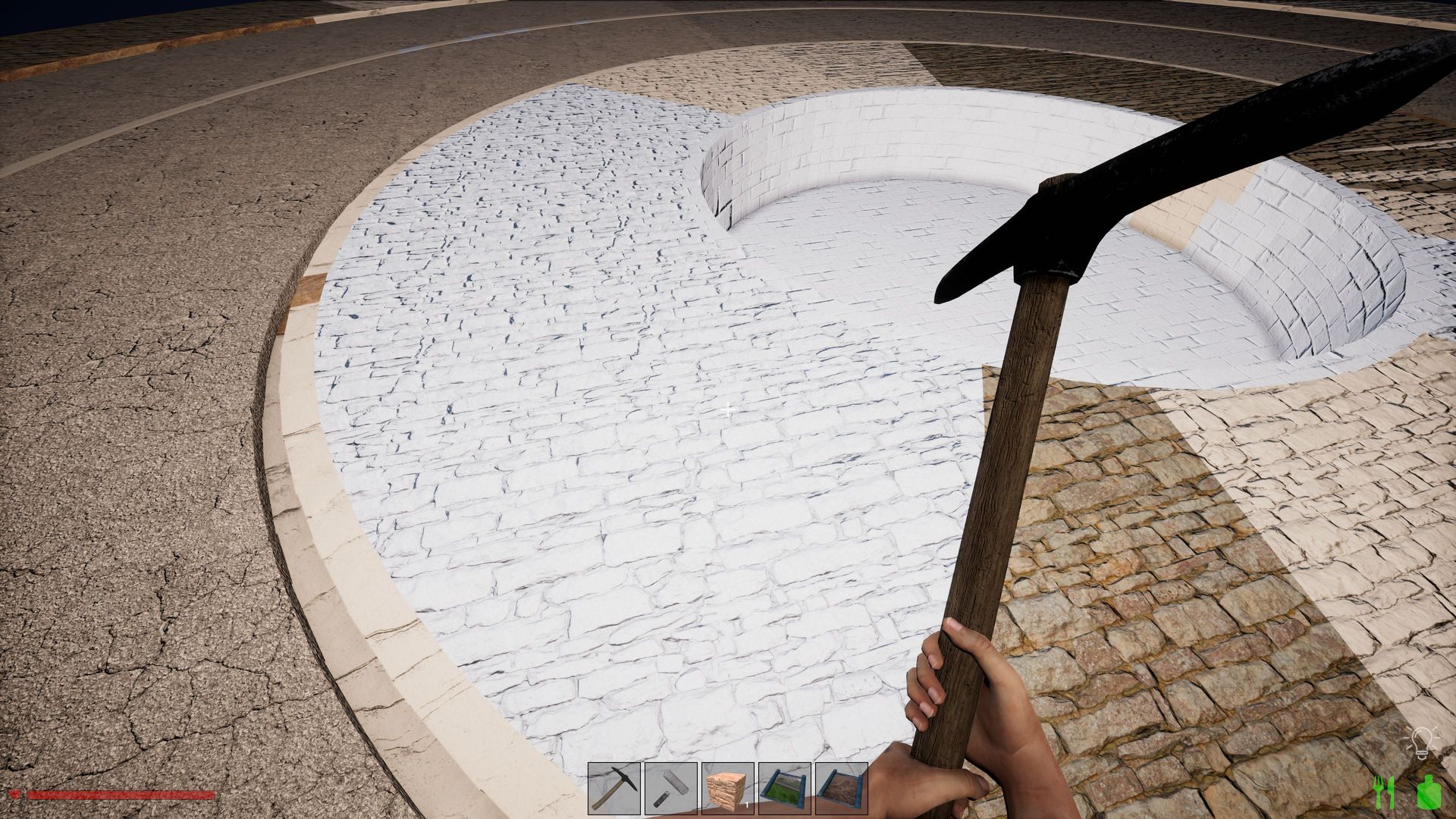
Task: Select the sandstone block hotbar slot
Action: pos(728,789)
